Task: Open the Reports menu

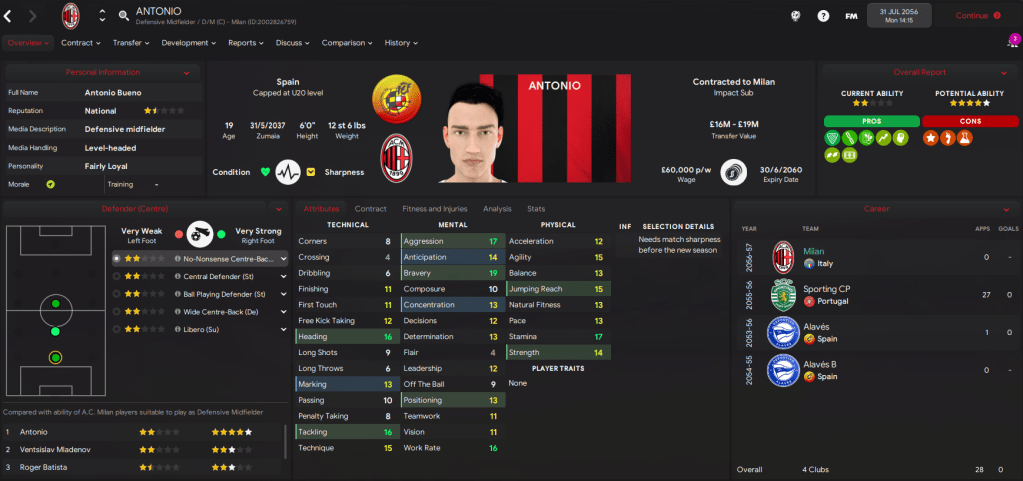Action: coord(245,43)
